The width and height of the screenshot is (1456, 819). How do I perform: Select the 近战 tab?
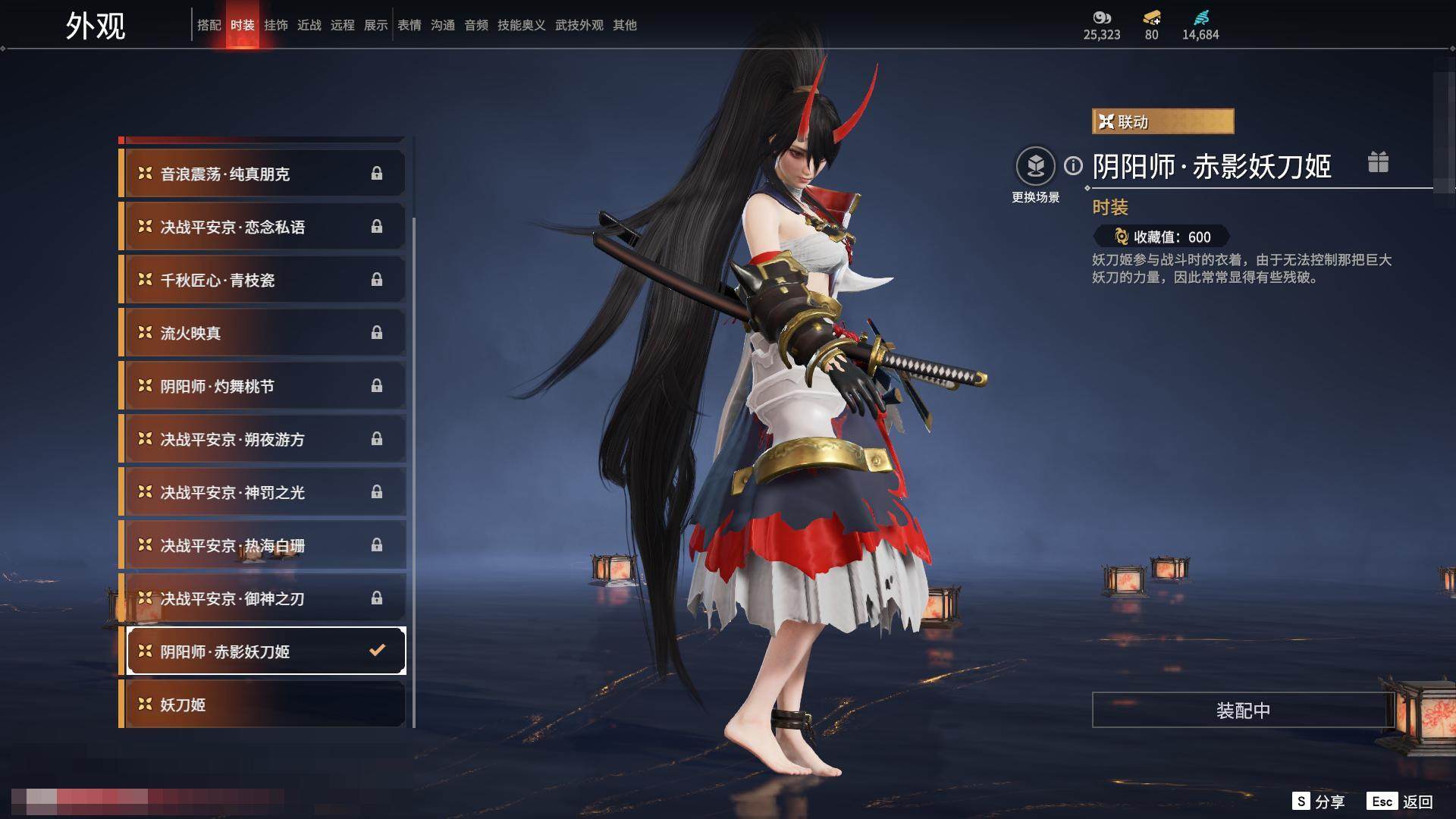click(x=309, y=25)
